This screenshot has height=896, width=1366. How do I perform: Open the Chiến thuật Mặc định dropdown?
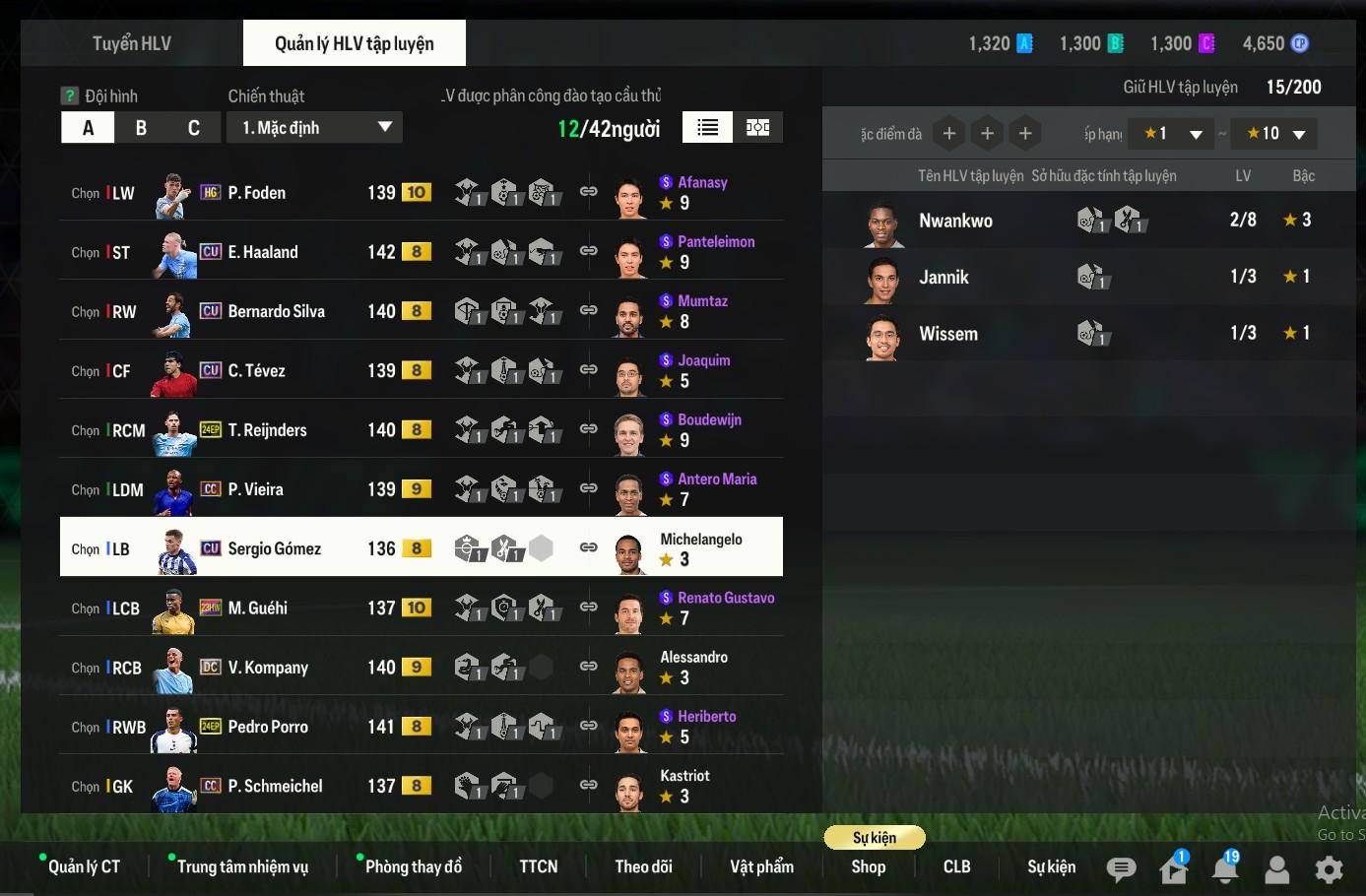coord(314,128)
